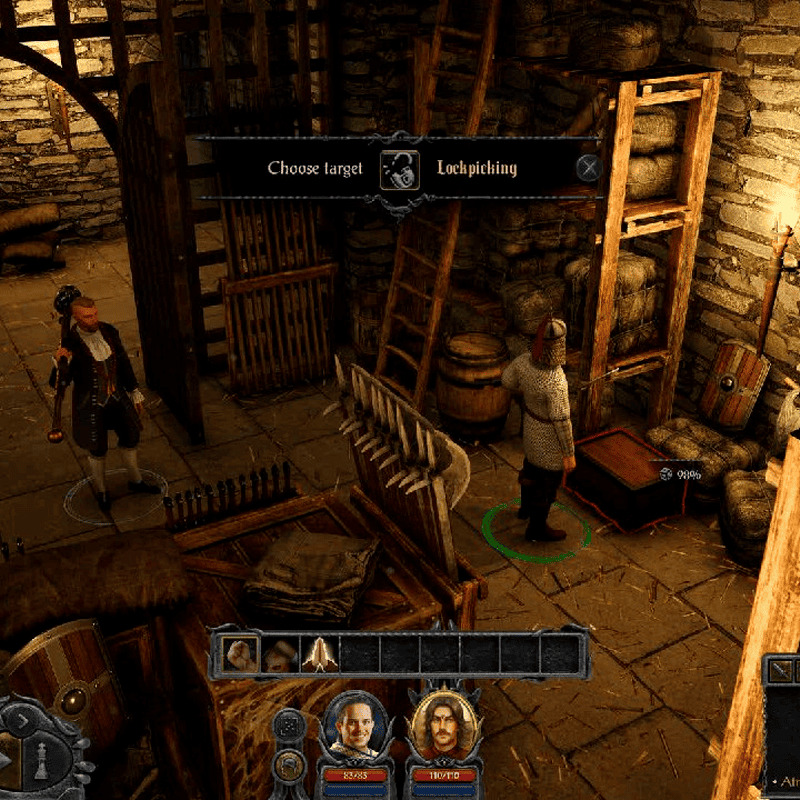Select the fist attack ability slot
Viewport: 800px width, 800px height.
pyautogui.click(x=239, y=655)
